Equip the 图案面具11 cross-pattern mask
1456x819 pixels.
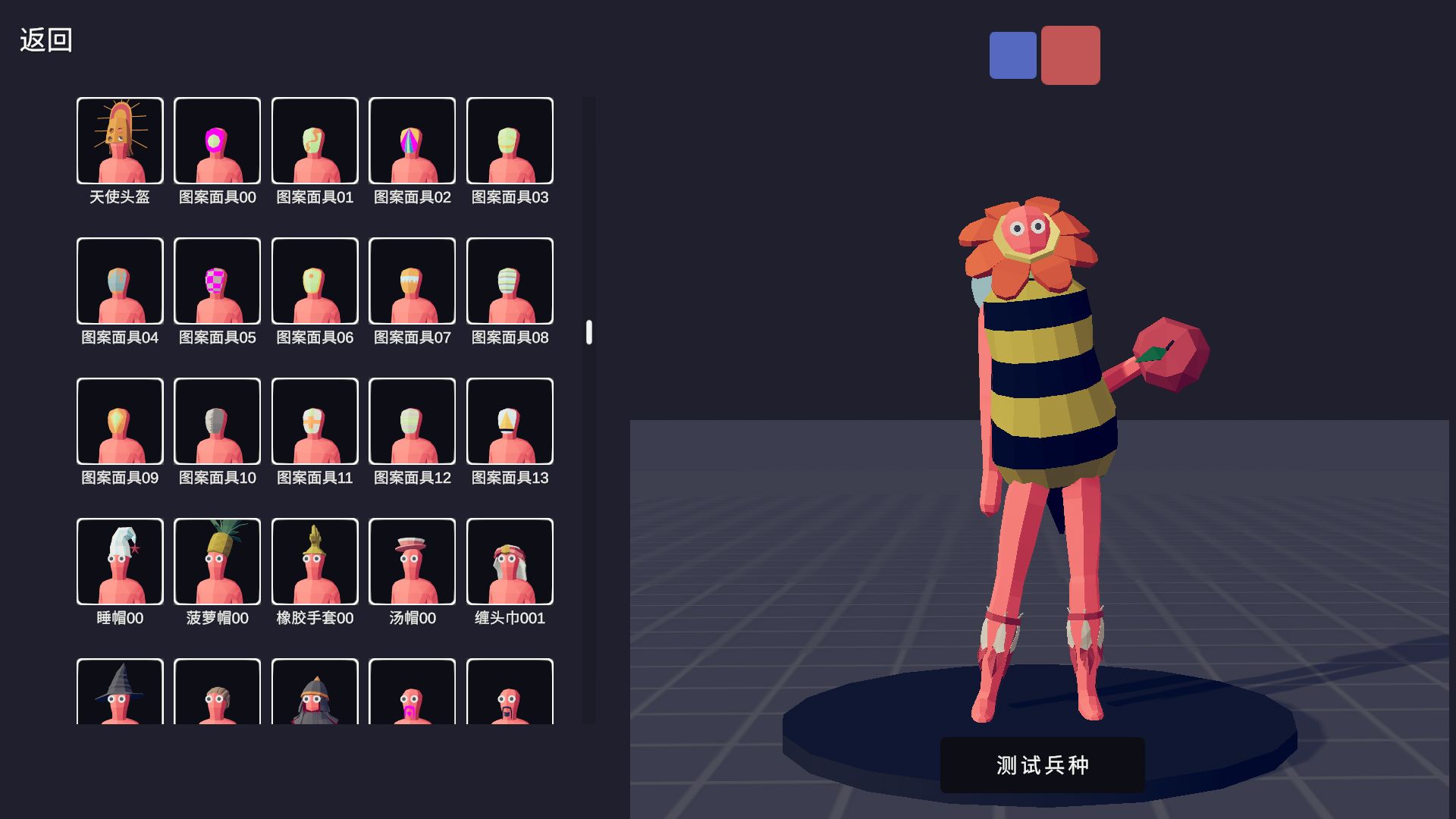click(315, 421)
